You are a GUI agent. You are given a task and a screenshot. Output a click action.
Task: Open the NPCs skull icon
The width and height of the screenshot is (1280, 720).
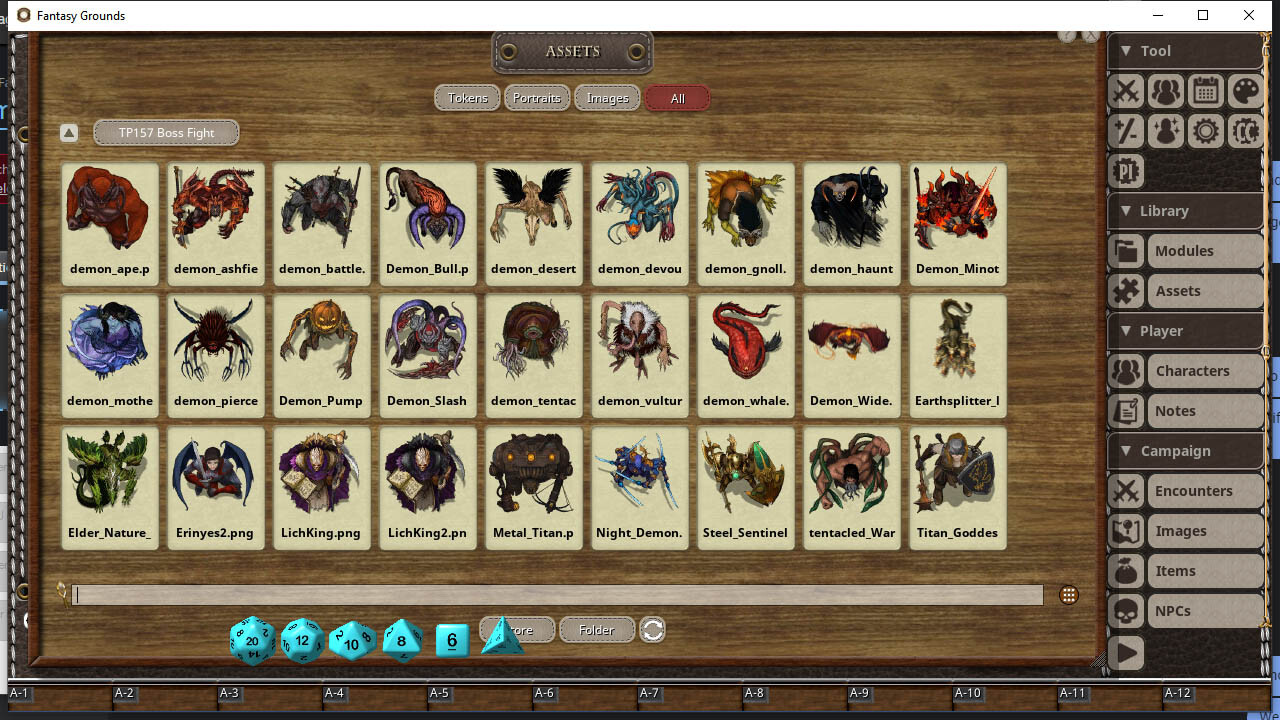click(x=1125, y=611)
